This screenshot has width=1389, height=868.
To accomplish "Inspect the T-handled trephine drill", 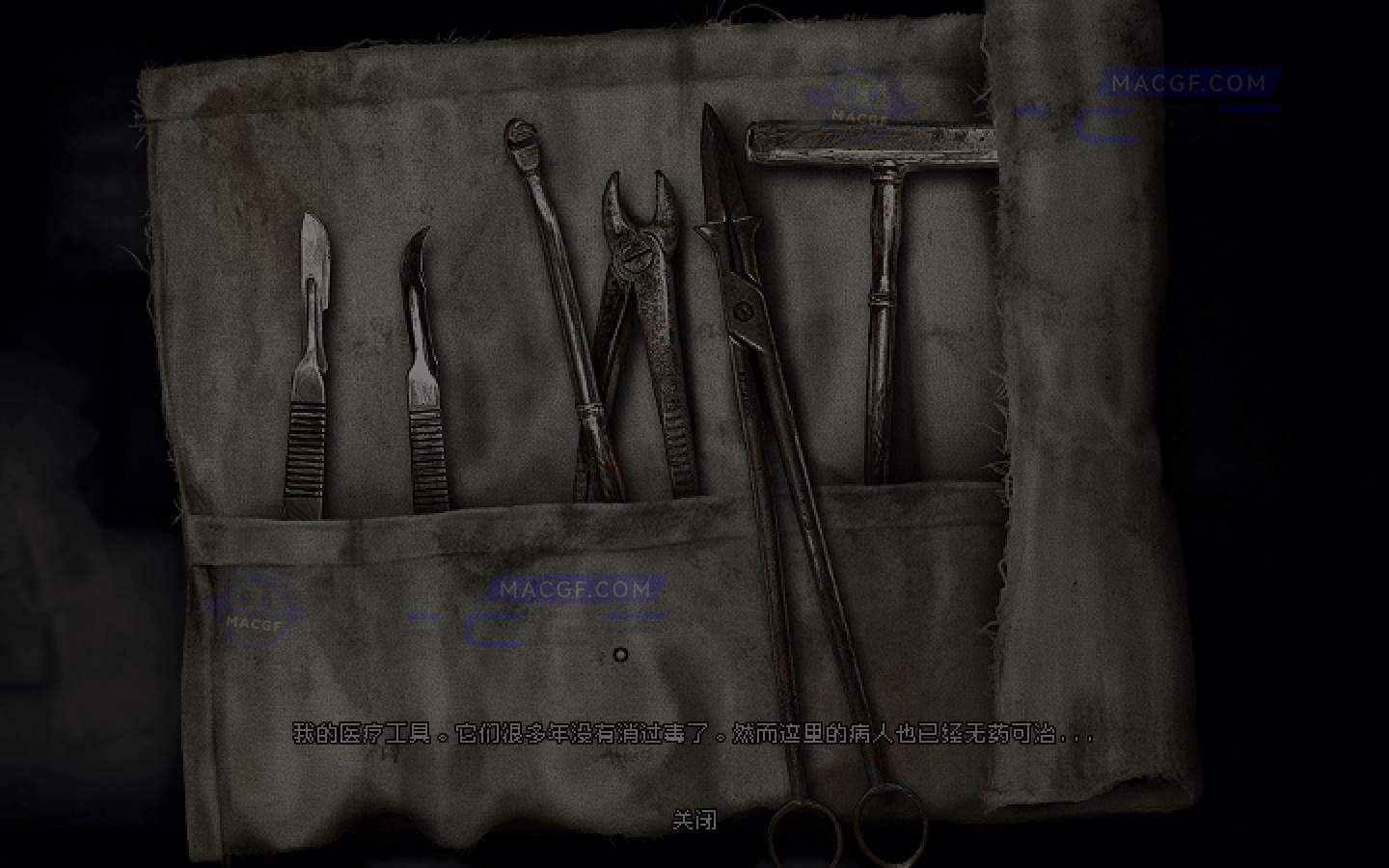I will [878, 289].
